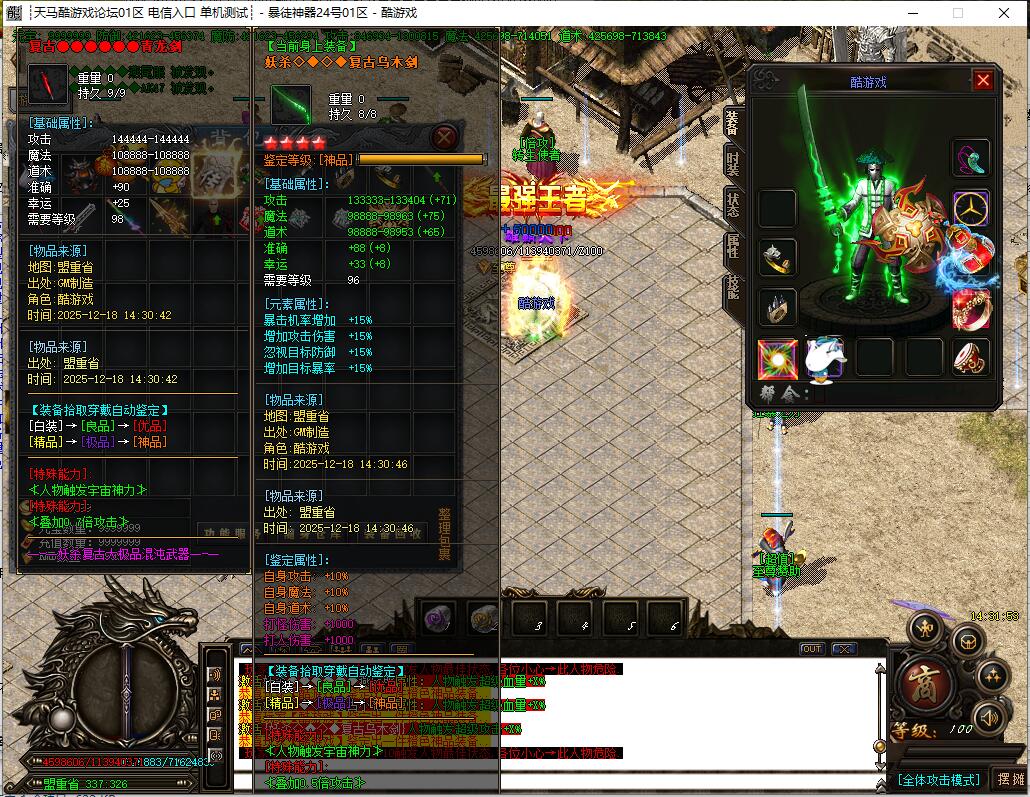This screenshot has width=1030, height=797.
Task: Select the teal necklace equipment slot
Action: (971, 158)
